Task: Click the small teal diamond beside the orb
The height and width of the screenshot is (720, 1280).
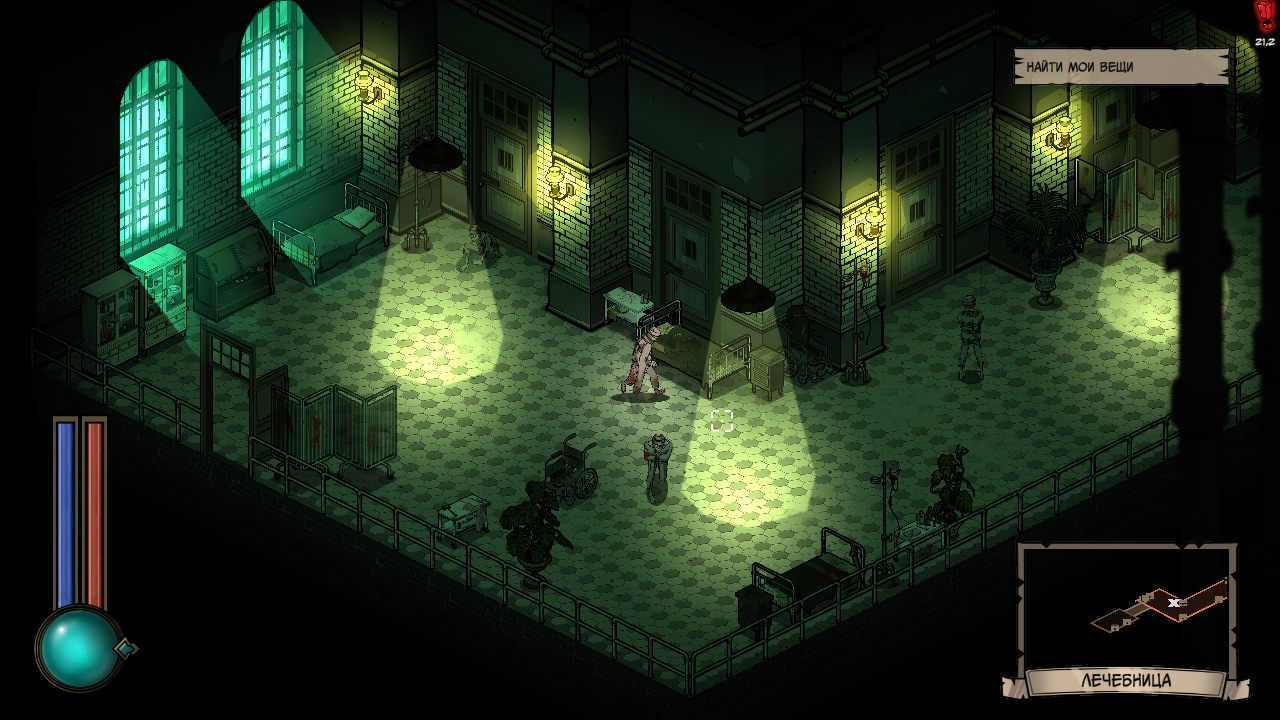Action: 126,648
